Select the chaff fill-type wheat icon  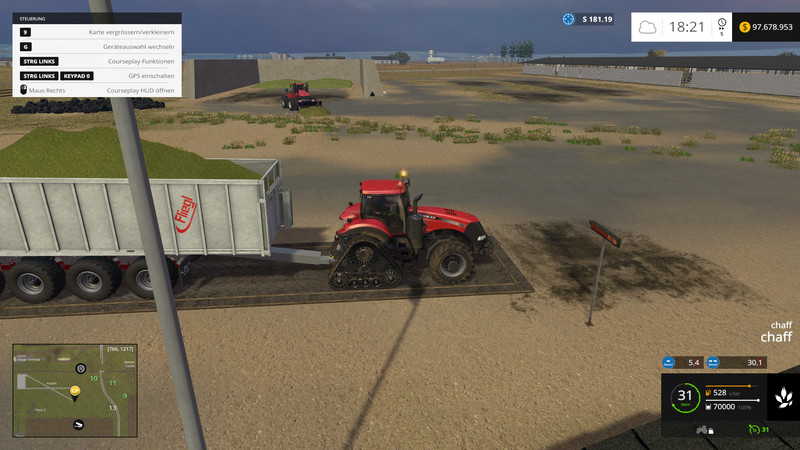pos(783,398)
